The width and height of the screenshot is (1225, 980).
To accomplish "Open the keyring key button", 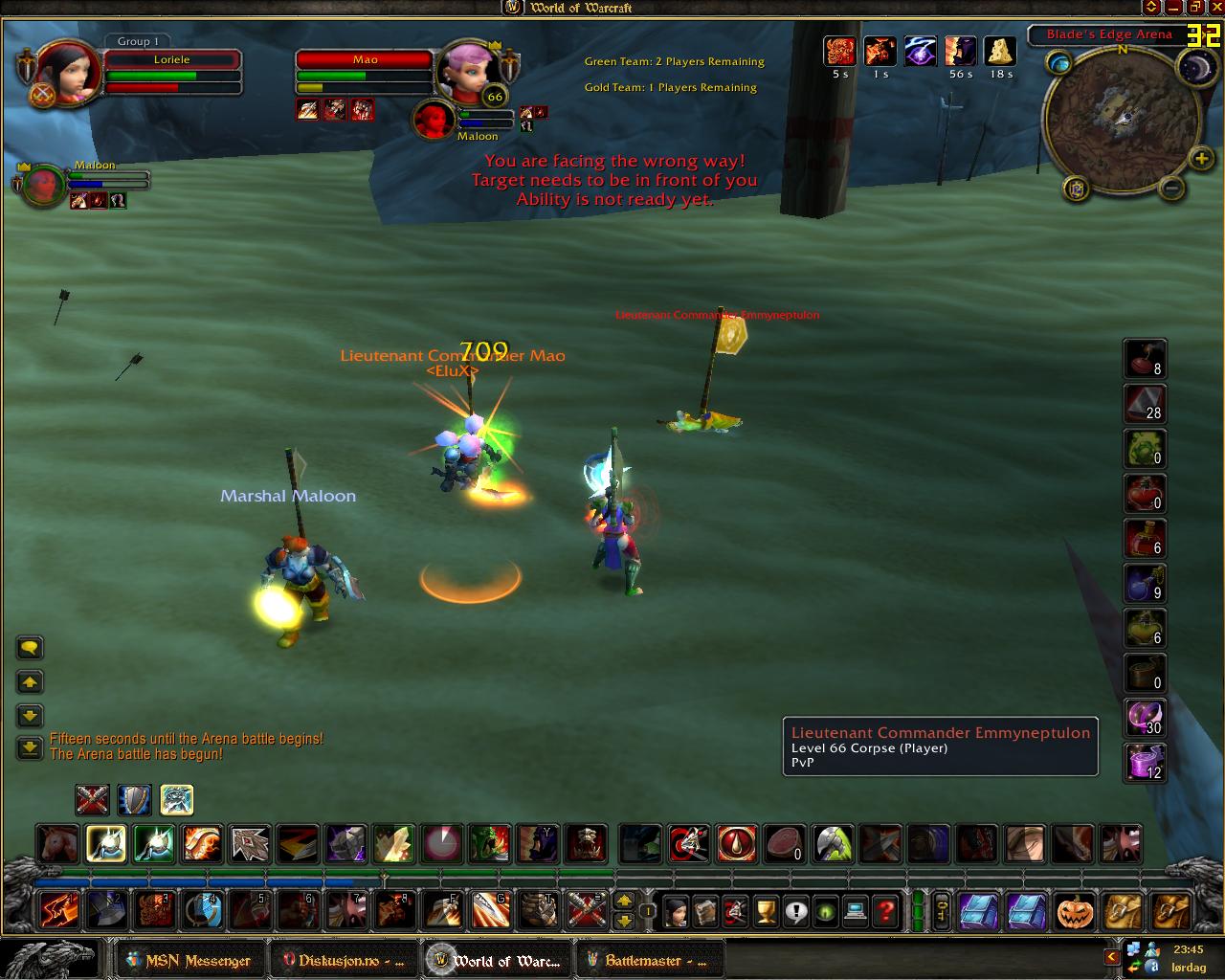I will [x=943, y=911].
